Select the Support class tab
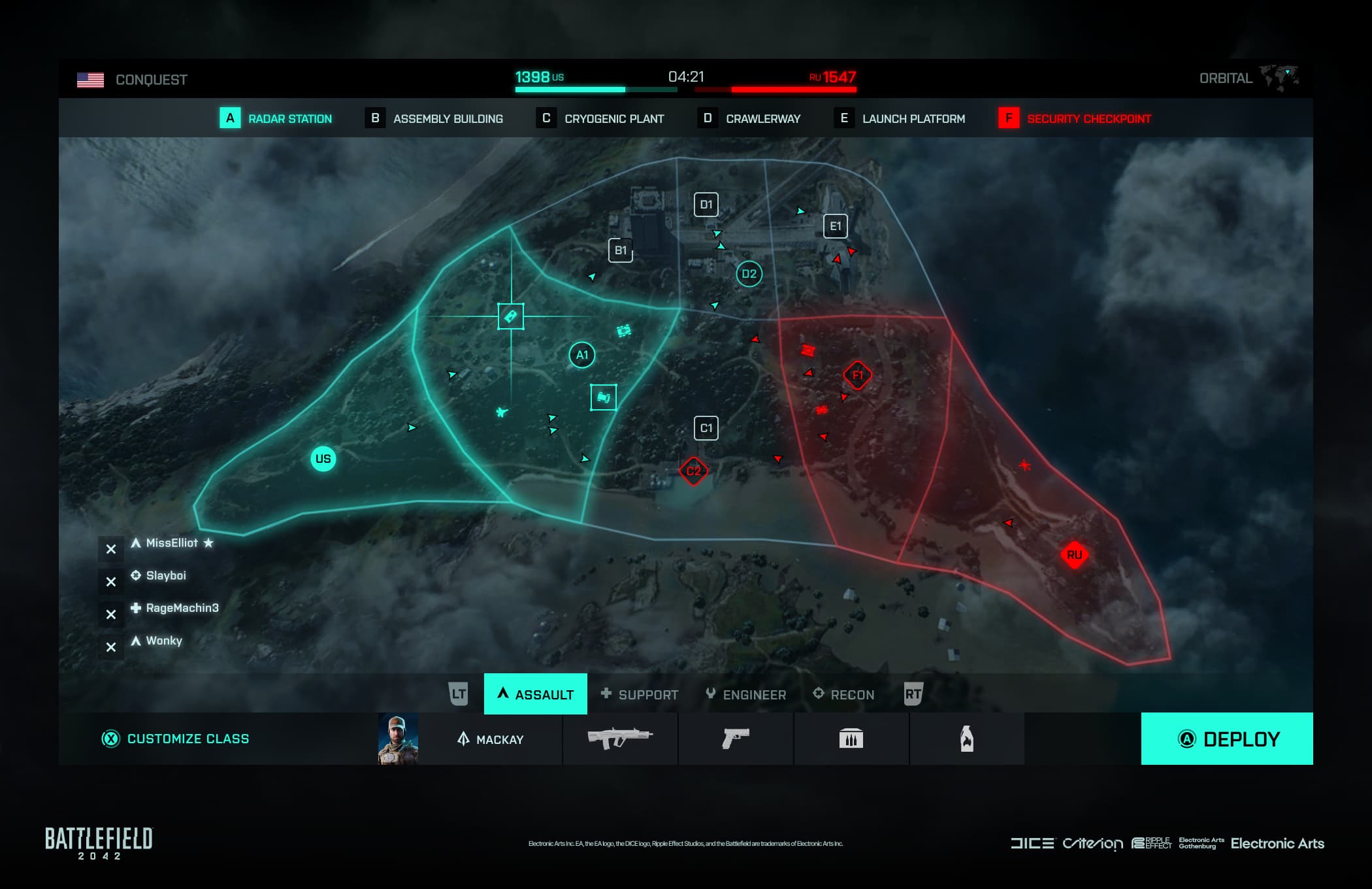 (640, 694)
